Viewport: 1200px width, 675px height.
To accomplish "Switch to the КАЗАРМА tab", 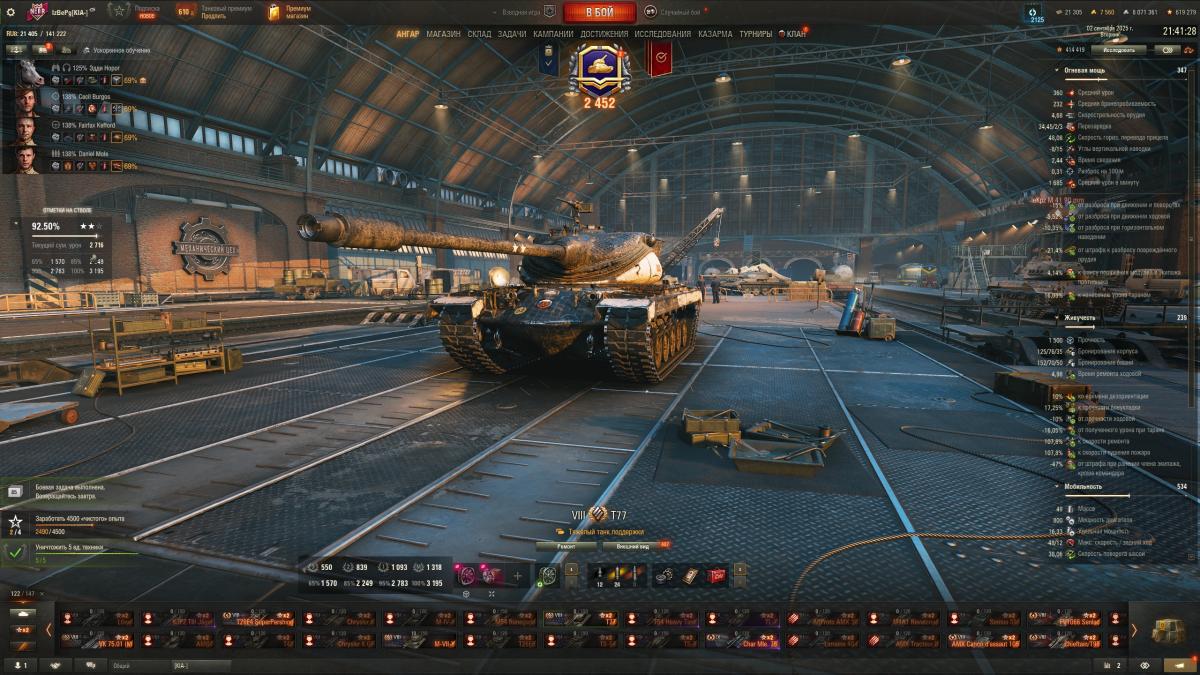I will point(715,34).
